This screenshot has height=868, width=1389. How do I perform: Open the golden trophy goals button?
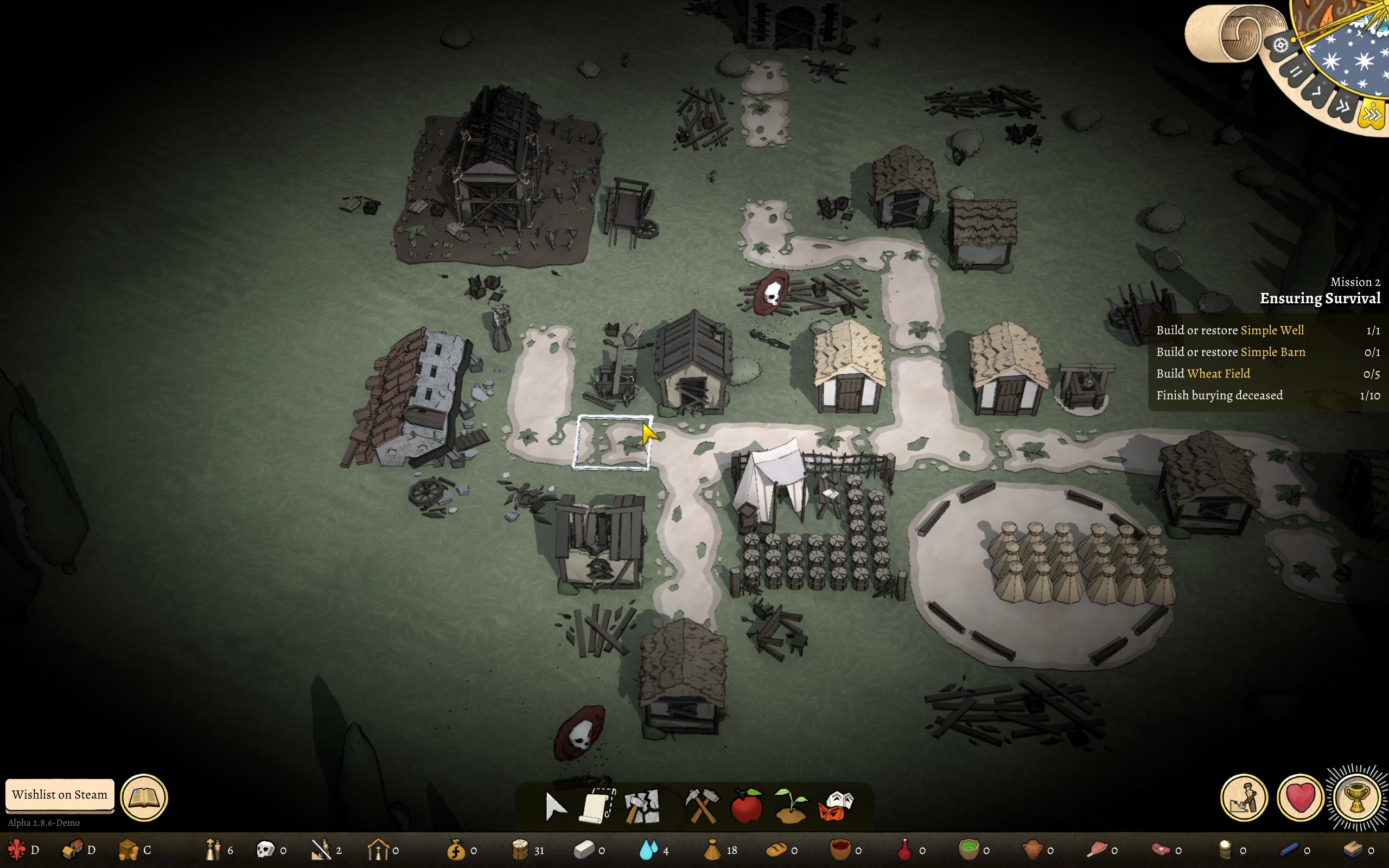(1357, 797)
